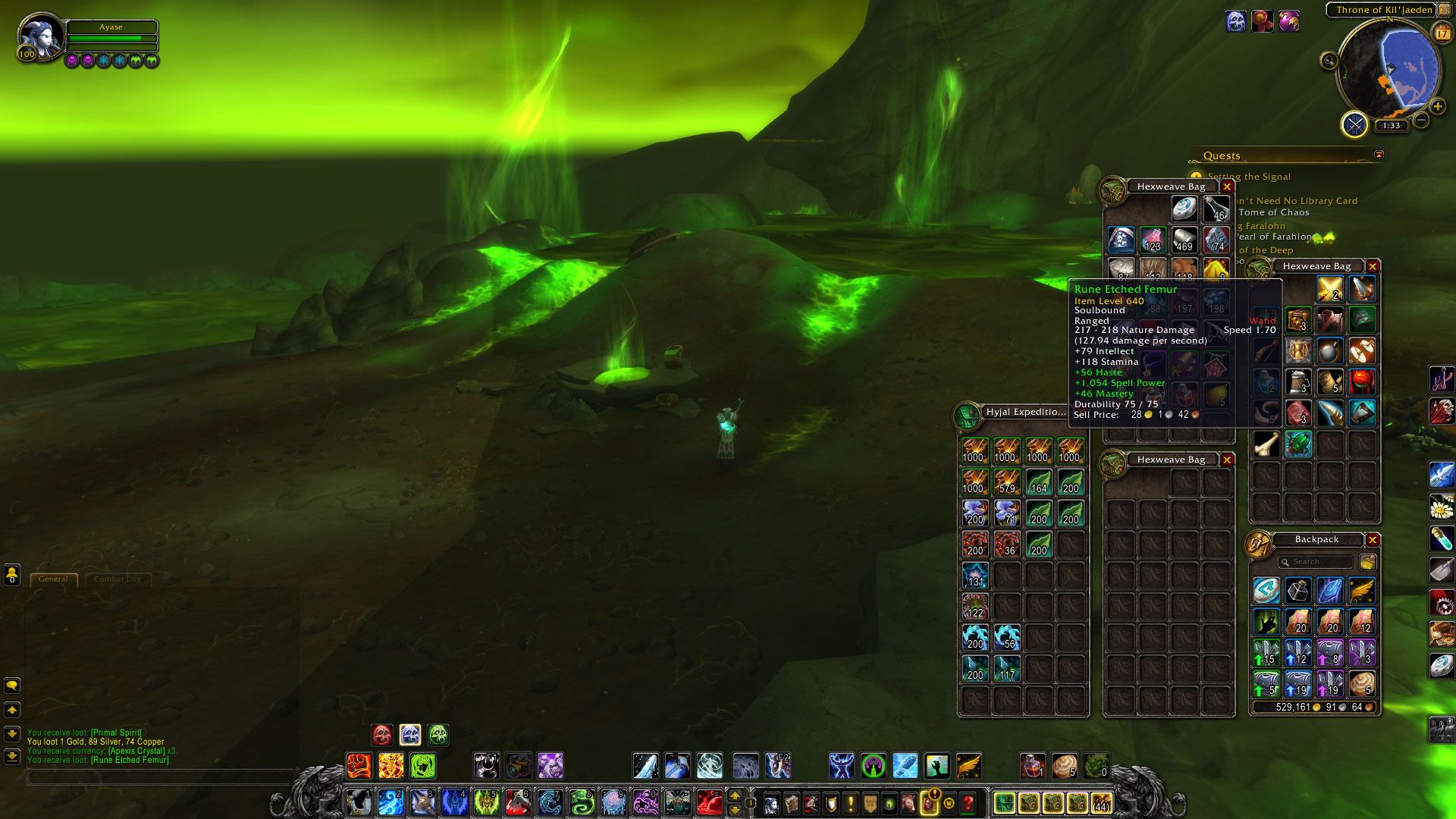Click the Backpack bag-sorting broom button
This screenshot has height=819, width=1456.
pyautogui.click(x=1367, y=562)
